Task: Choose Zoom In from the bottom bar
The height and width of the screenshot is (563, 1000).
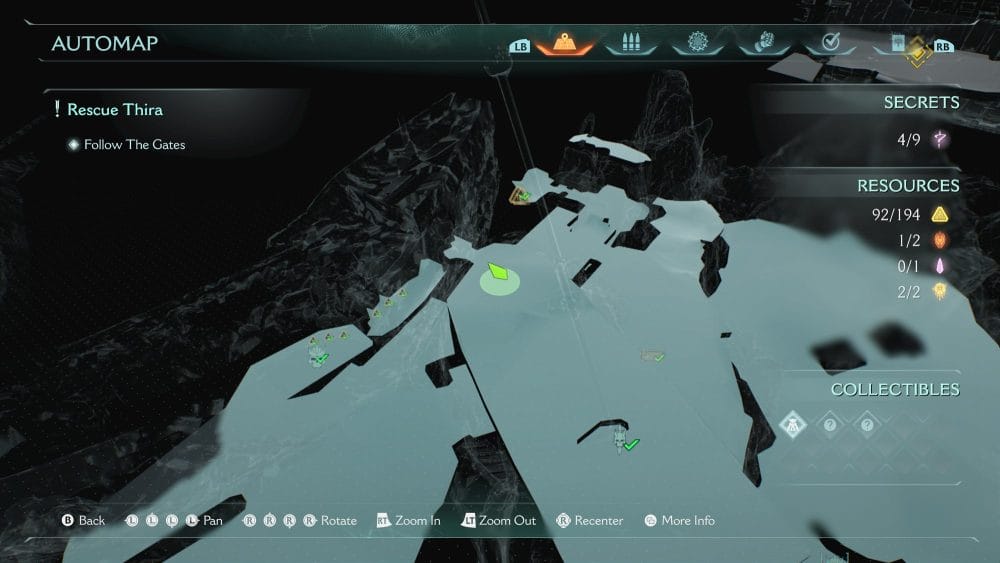Action: tap(409, 520)
